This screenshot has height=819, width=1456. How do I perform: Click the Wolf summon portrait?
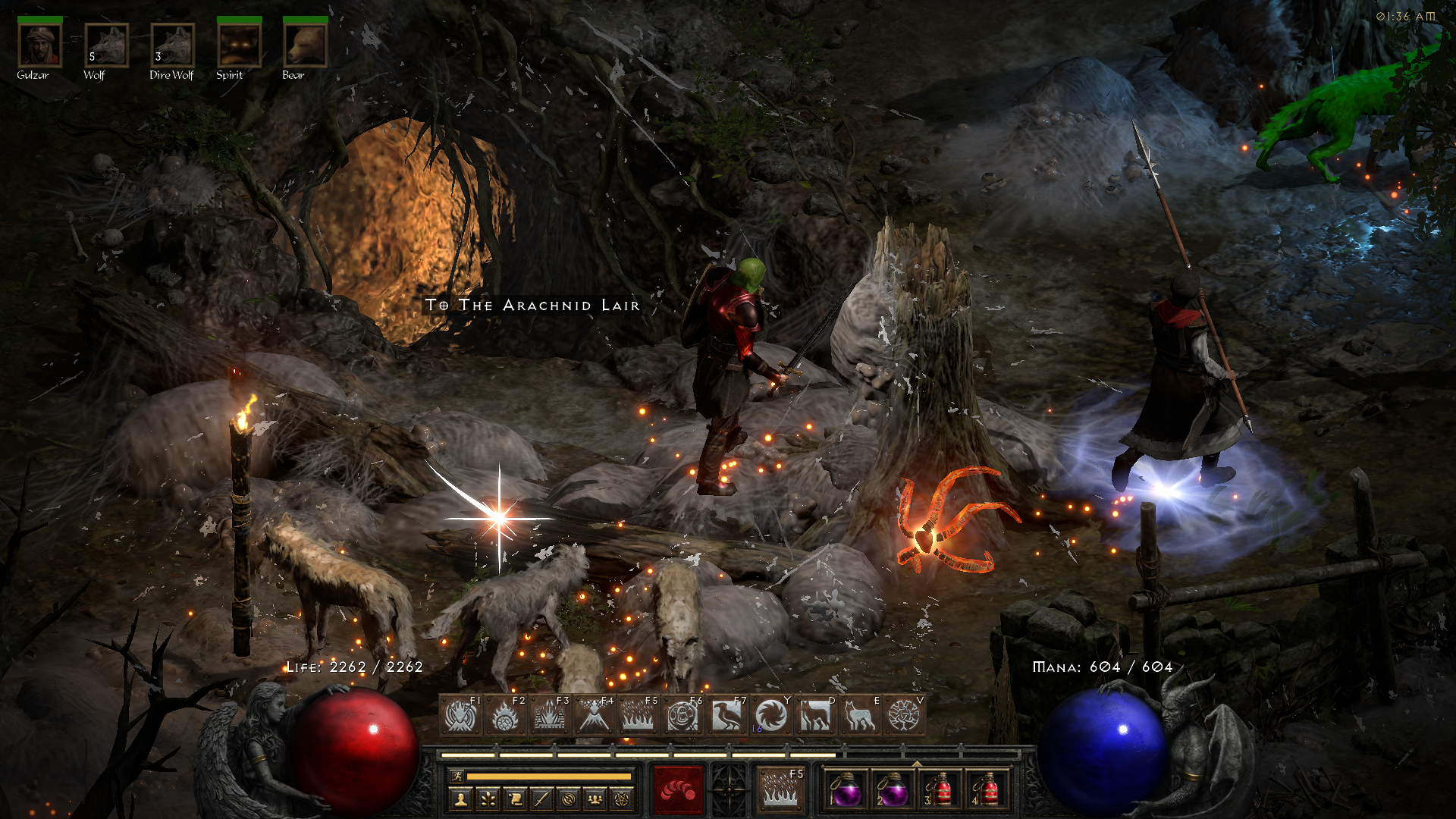coord(106,45)
